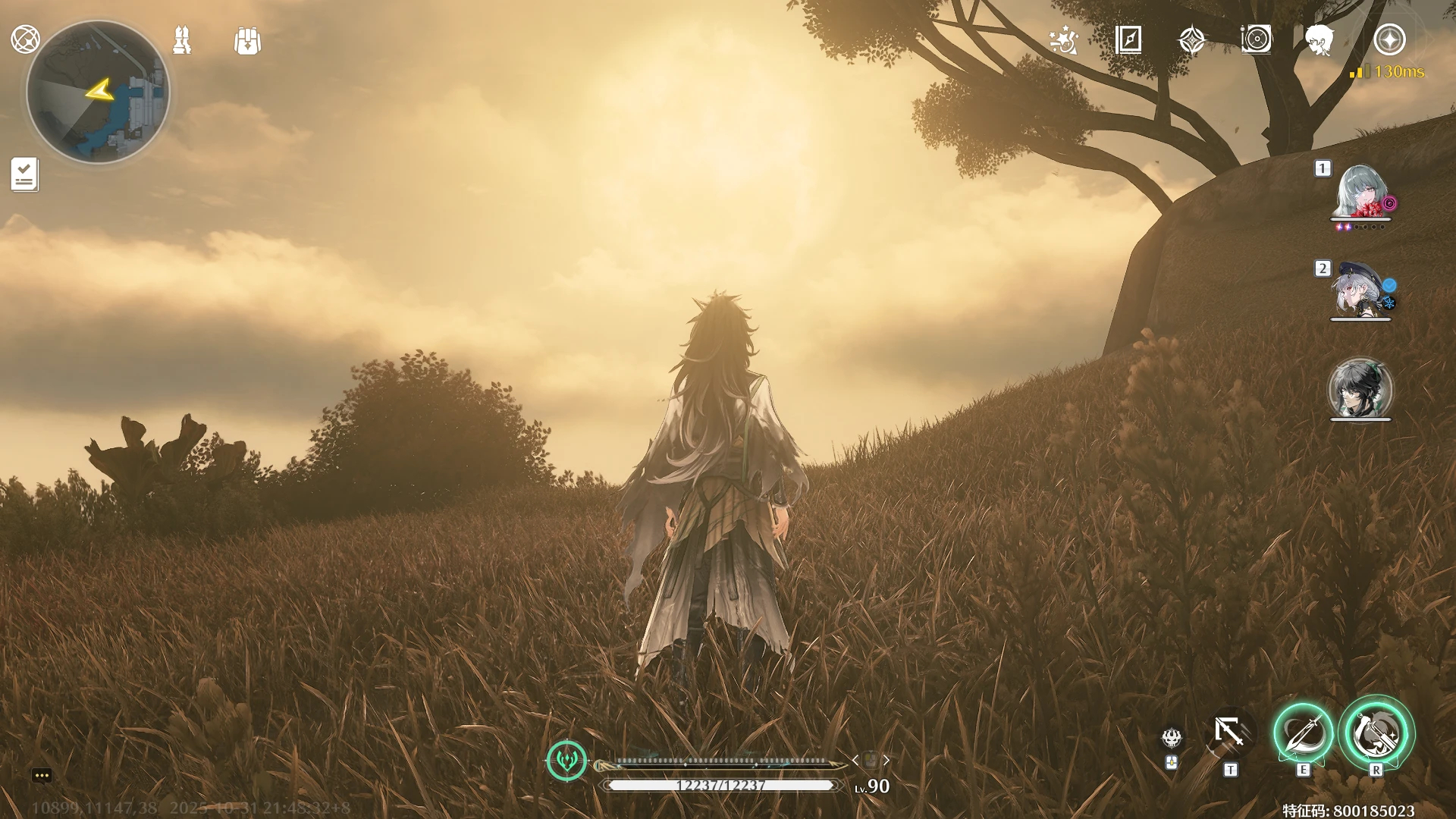Screen dimensions: 1456x819
Task: Open the chat speech bubble
Action: pyautogui.click(x=42, y=775)
